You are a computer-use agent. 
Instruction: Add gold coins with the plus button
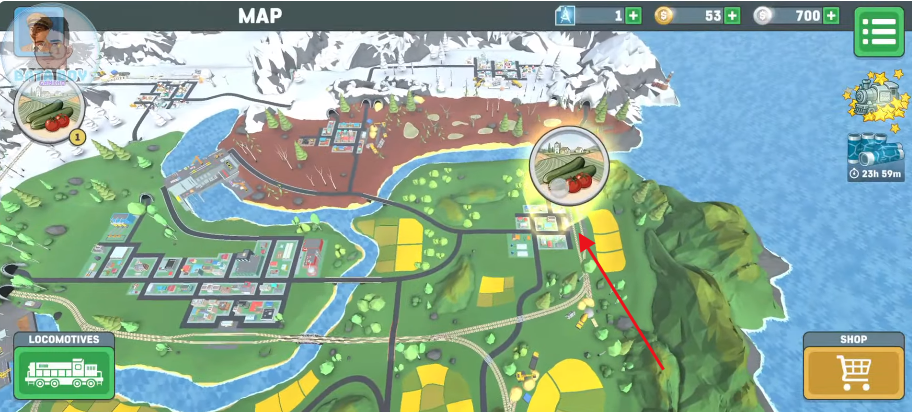coord(732,15)
